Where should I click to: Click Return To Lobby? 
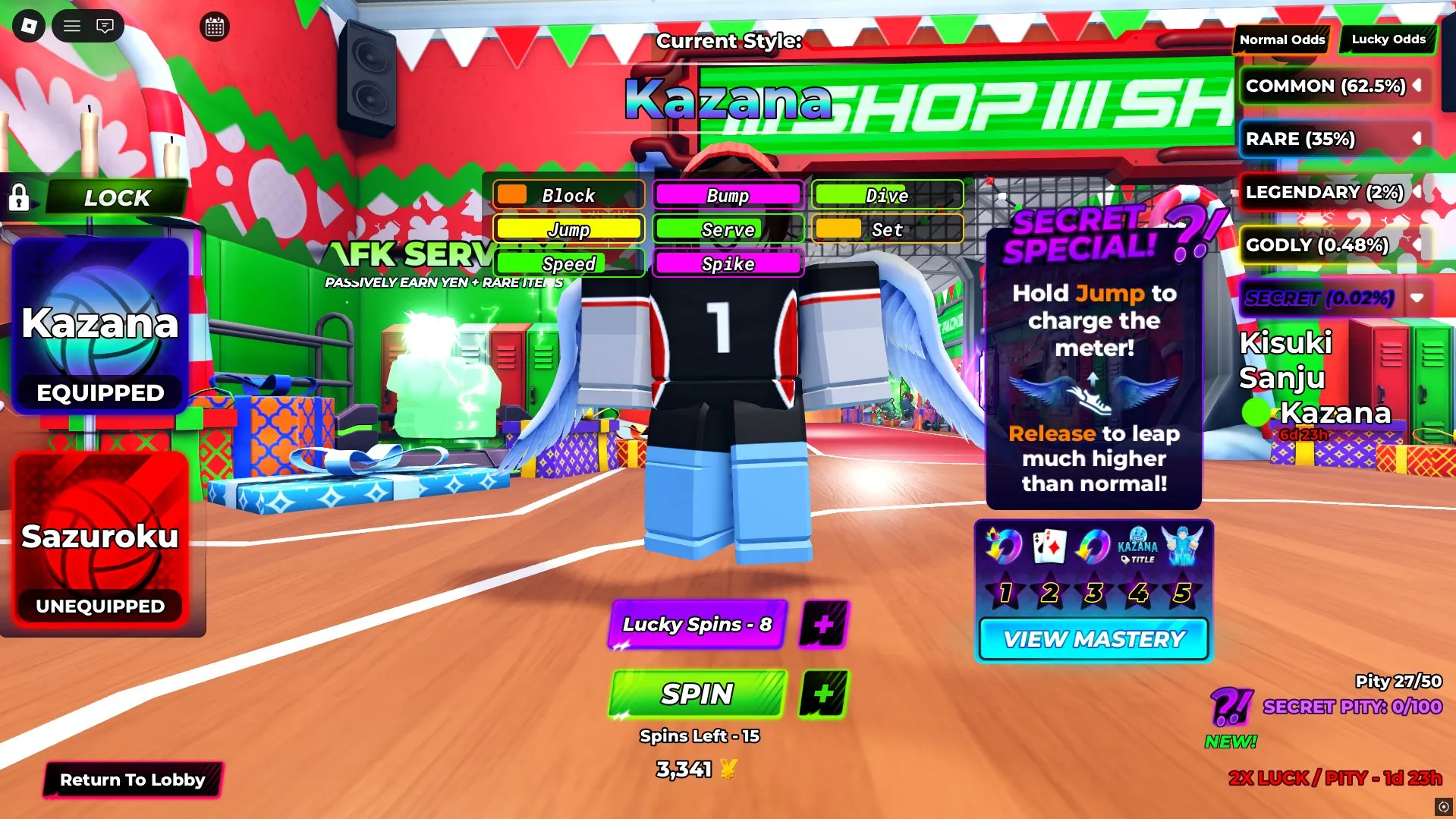[x=133, y=780]
